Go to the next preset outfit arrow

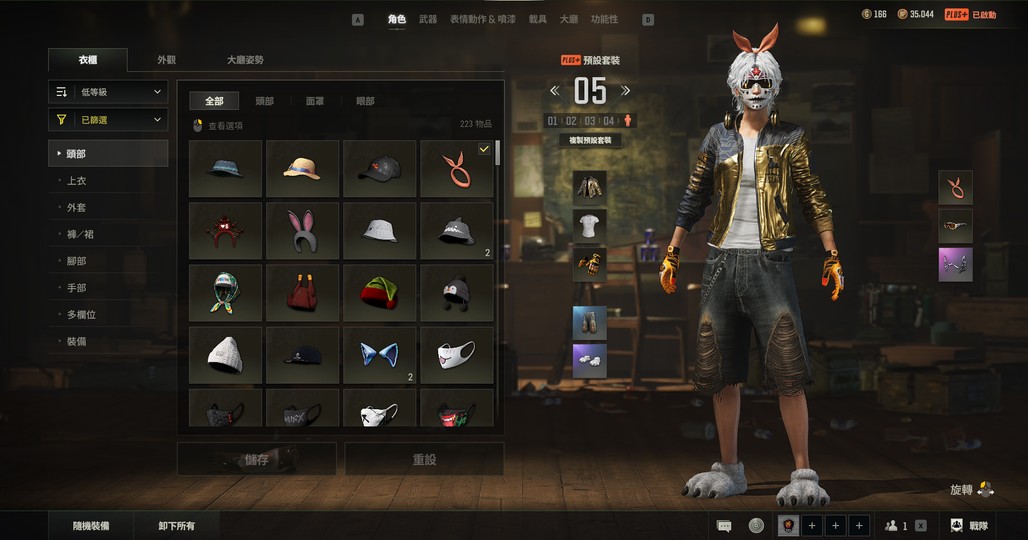(626, 91)
